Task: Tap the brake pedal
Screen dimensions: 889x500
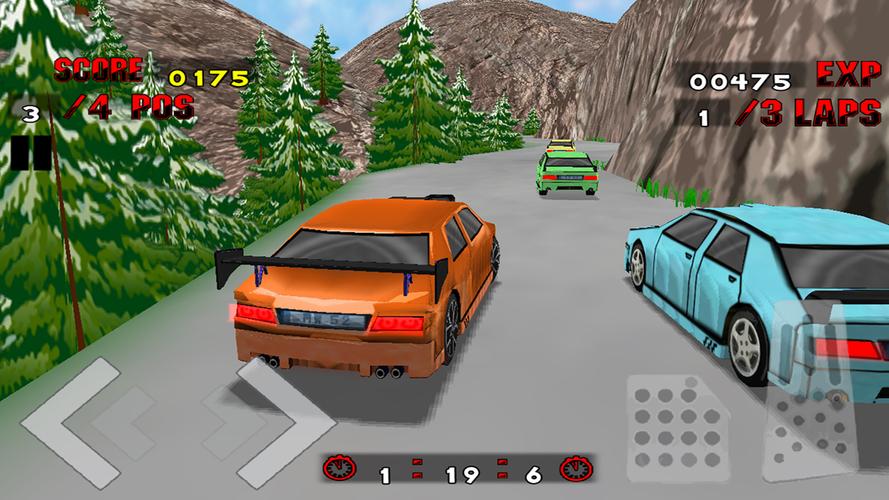Action: click(x=677, y=425)
